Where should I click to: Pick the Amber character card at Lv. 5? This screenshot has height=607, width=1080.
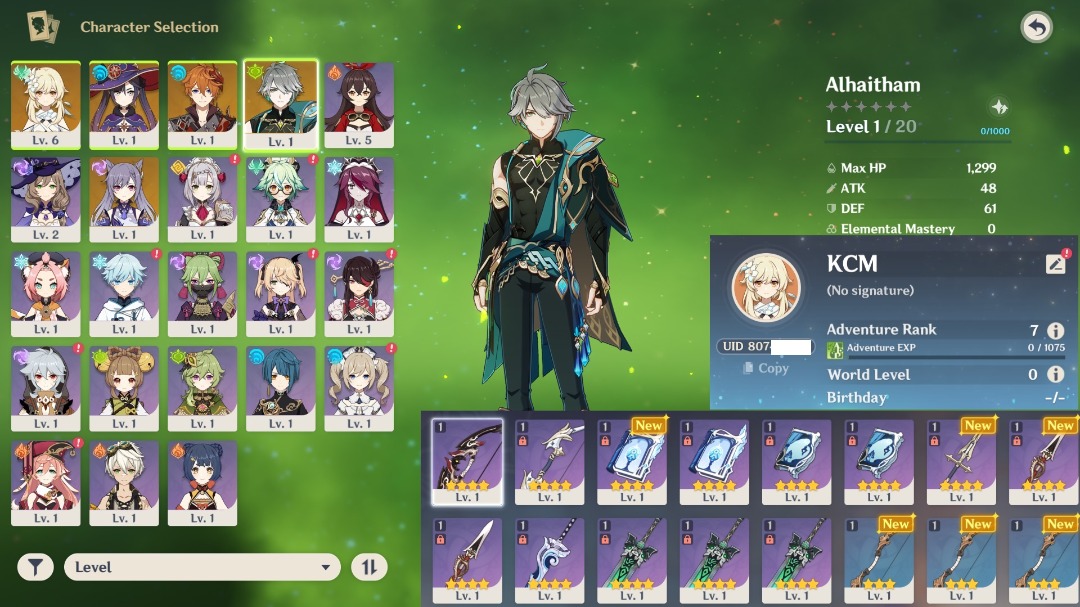[359, 104]
